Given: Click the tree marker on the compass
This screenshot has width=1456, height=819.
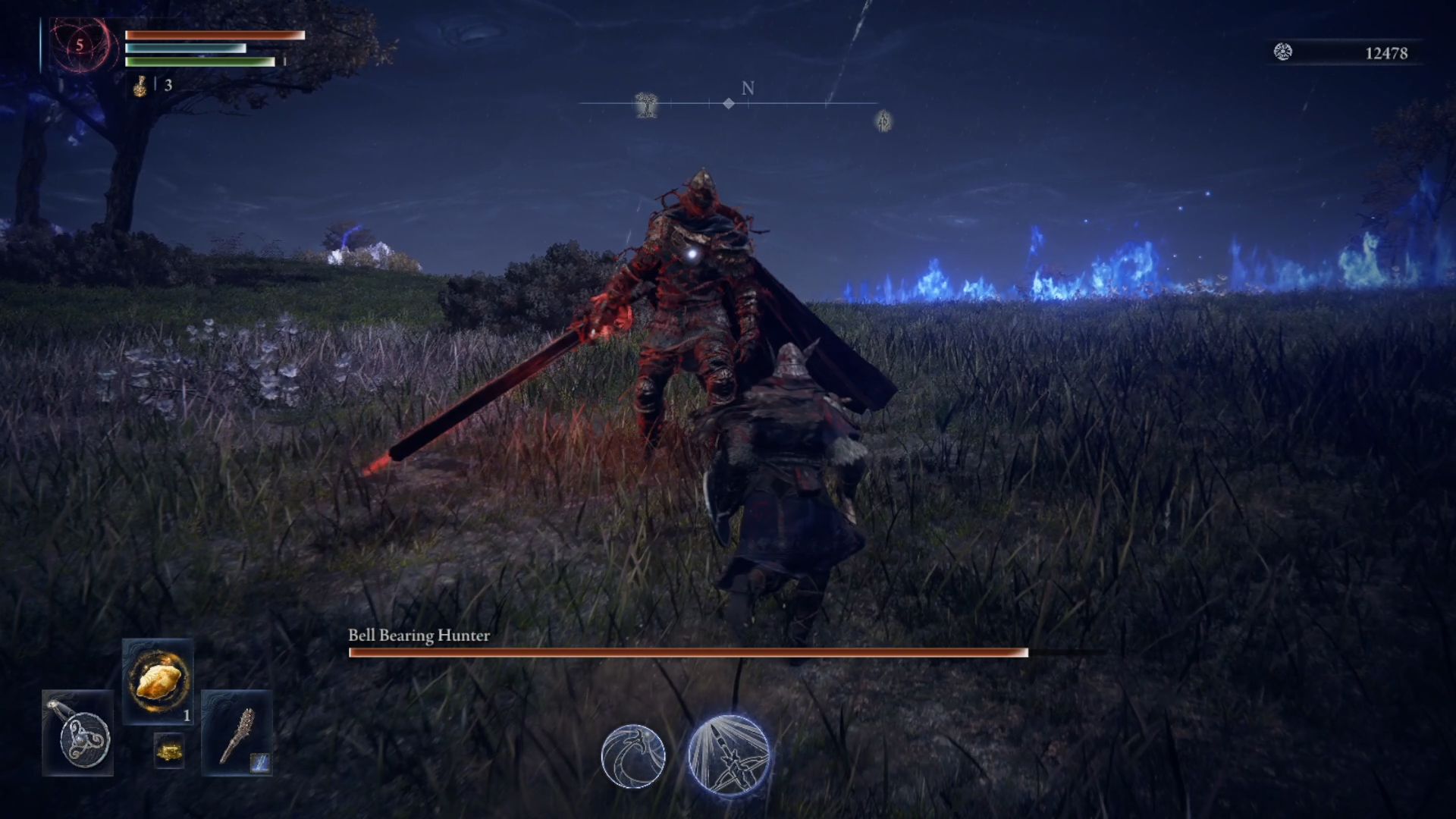Looking at the screenshot, I should (646, 105).
